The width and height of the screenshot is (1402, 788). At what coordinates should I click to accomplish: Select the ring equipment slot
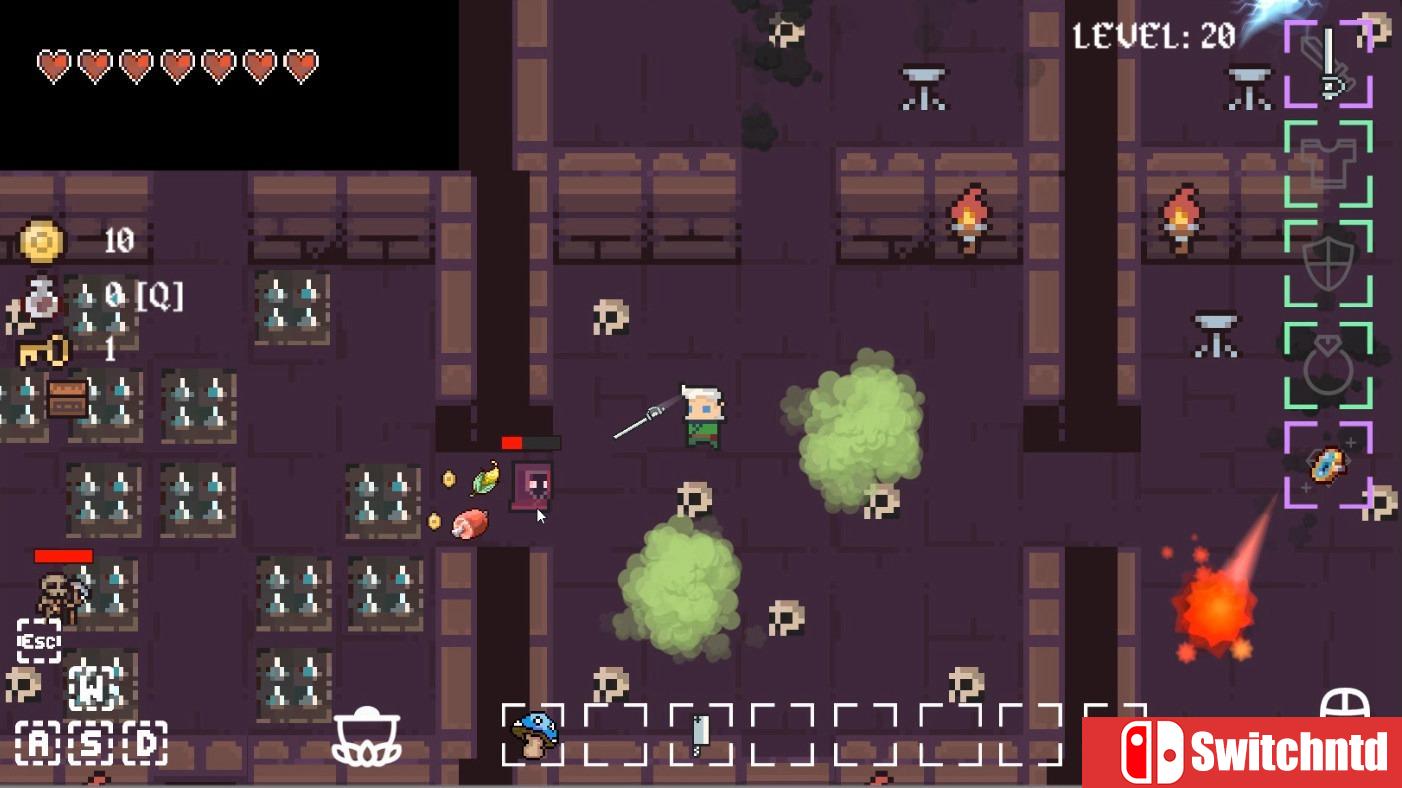coord(1328,365)
